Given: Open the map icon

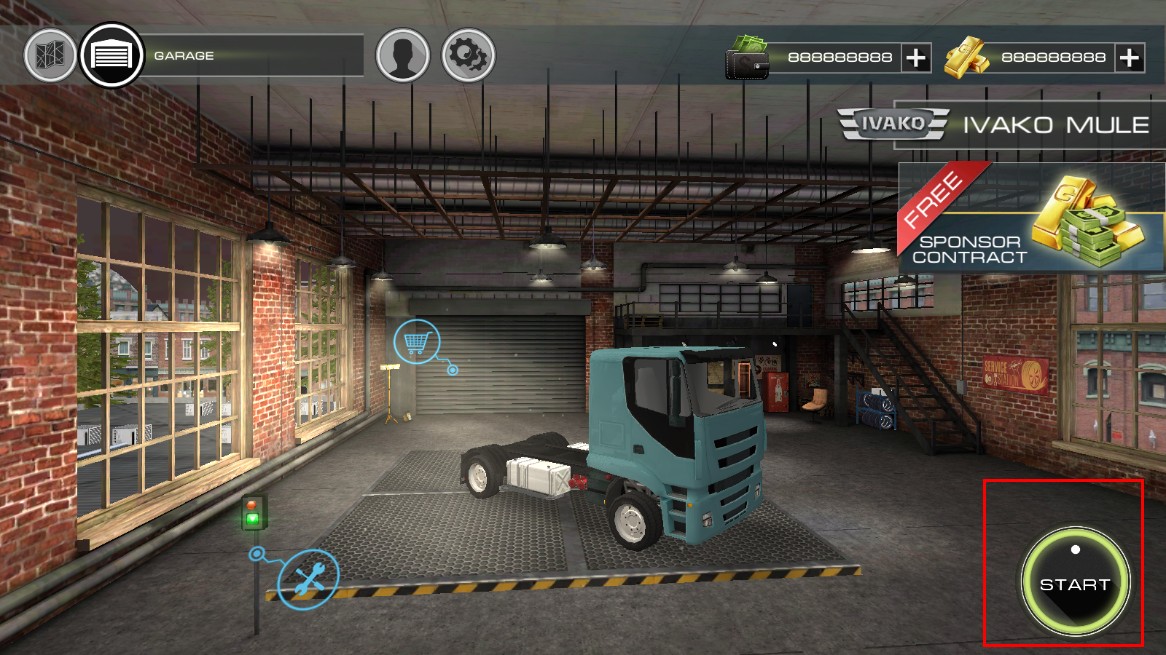Looking at the screenshot, I should tap(50, 55).
